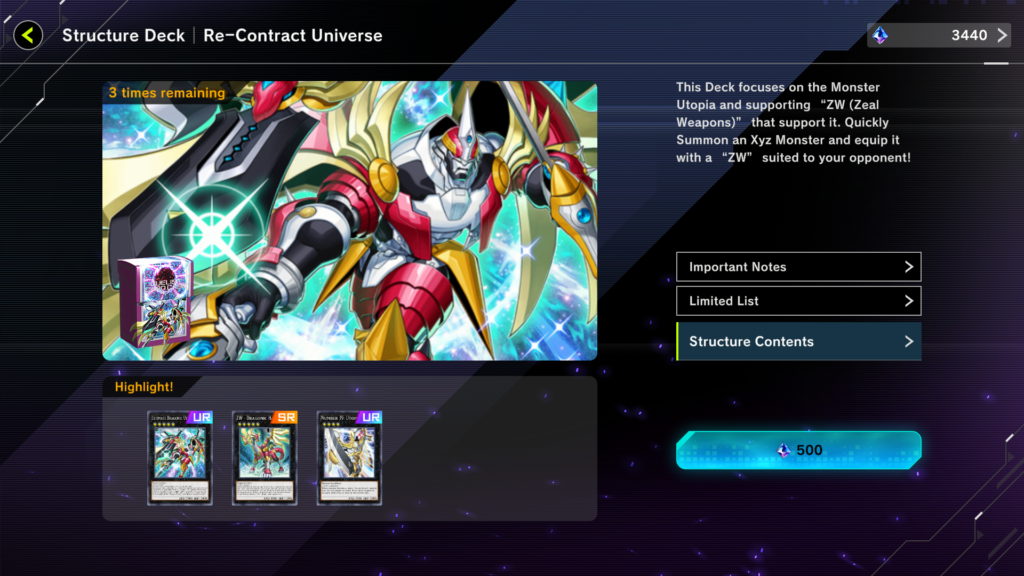Inspect the Ultimate Dragonic Utopia Ray card
1024x576 pixels.
(x=180, y=458)
